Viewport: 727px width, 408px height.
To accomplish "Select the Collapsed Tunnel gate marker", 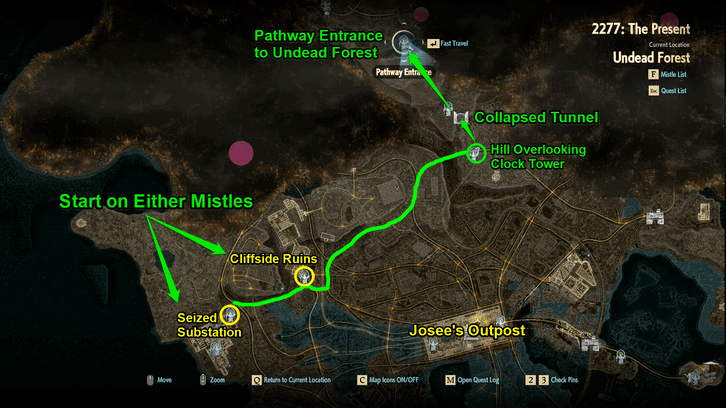I will pyautogui.click(x=459, y=119).
